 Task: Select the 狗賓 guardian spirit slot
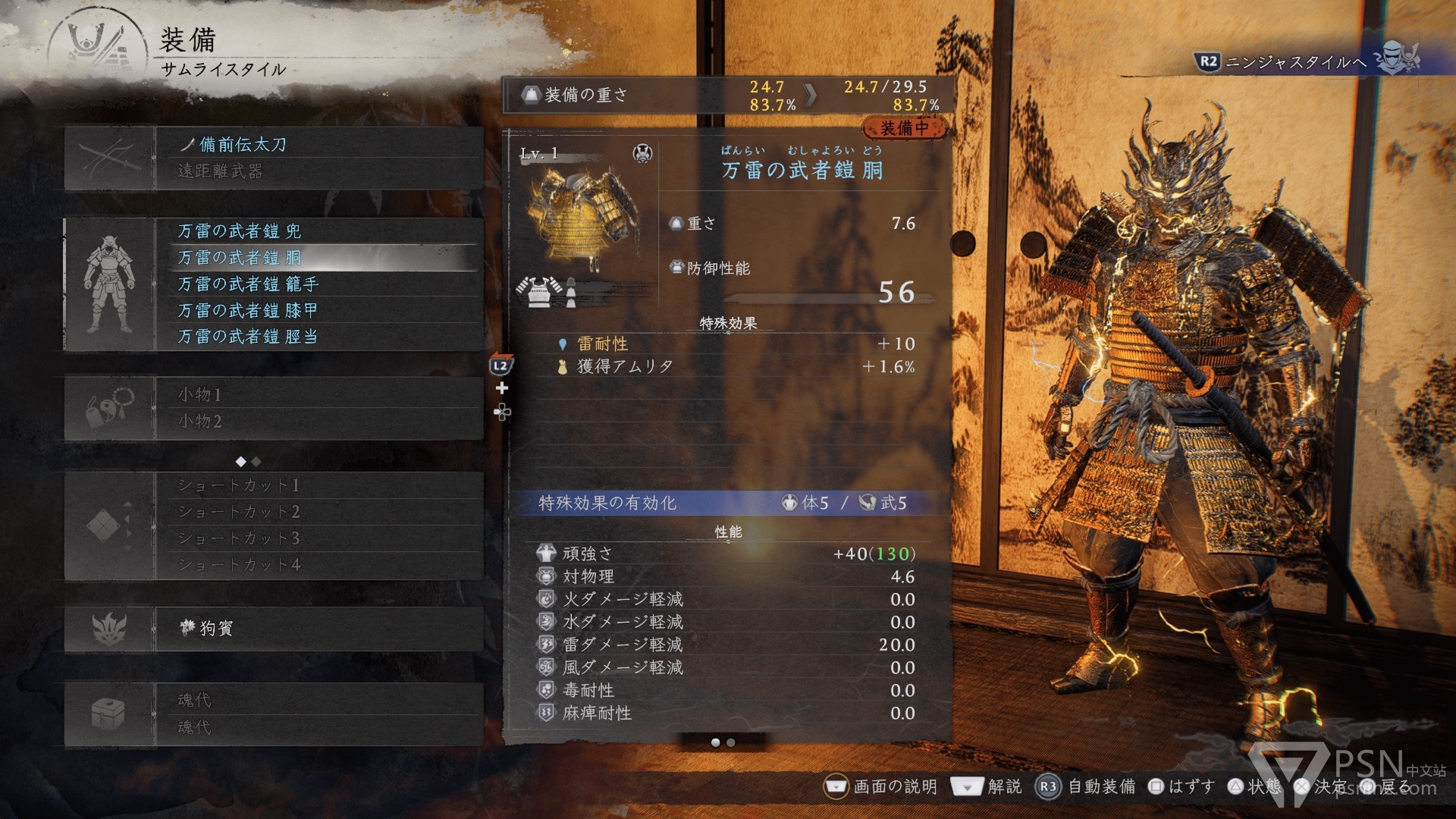pyautogui.click(x=318, y=629)
